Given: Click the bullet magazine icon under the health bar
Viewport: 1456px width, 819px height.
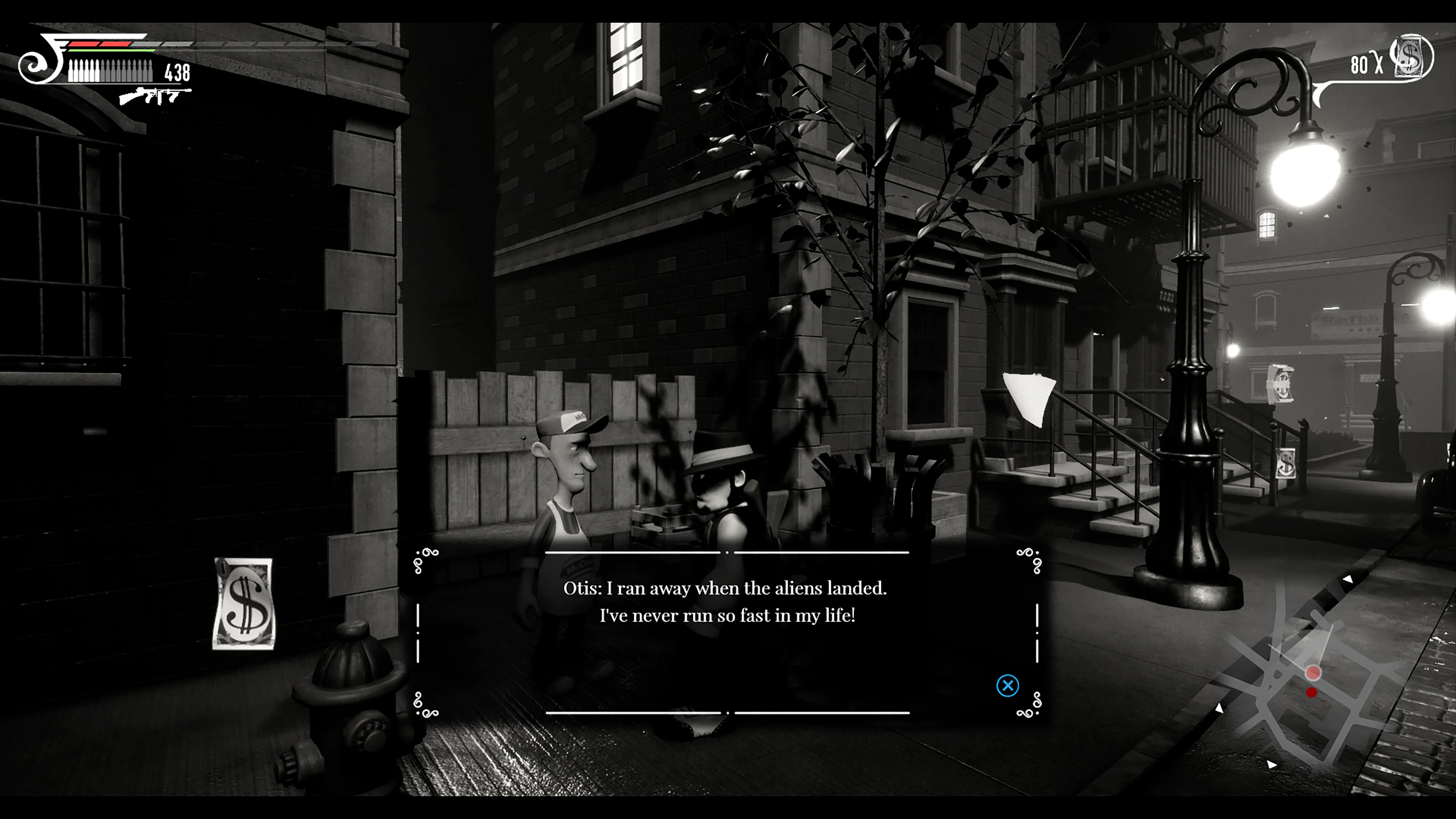Looking at the screenshot, I should [108, 71].
